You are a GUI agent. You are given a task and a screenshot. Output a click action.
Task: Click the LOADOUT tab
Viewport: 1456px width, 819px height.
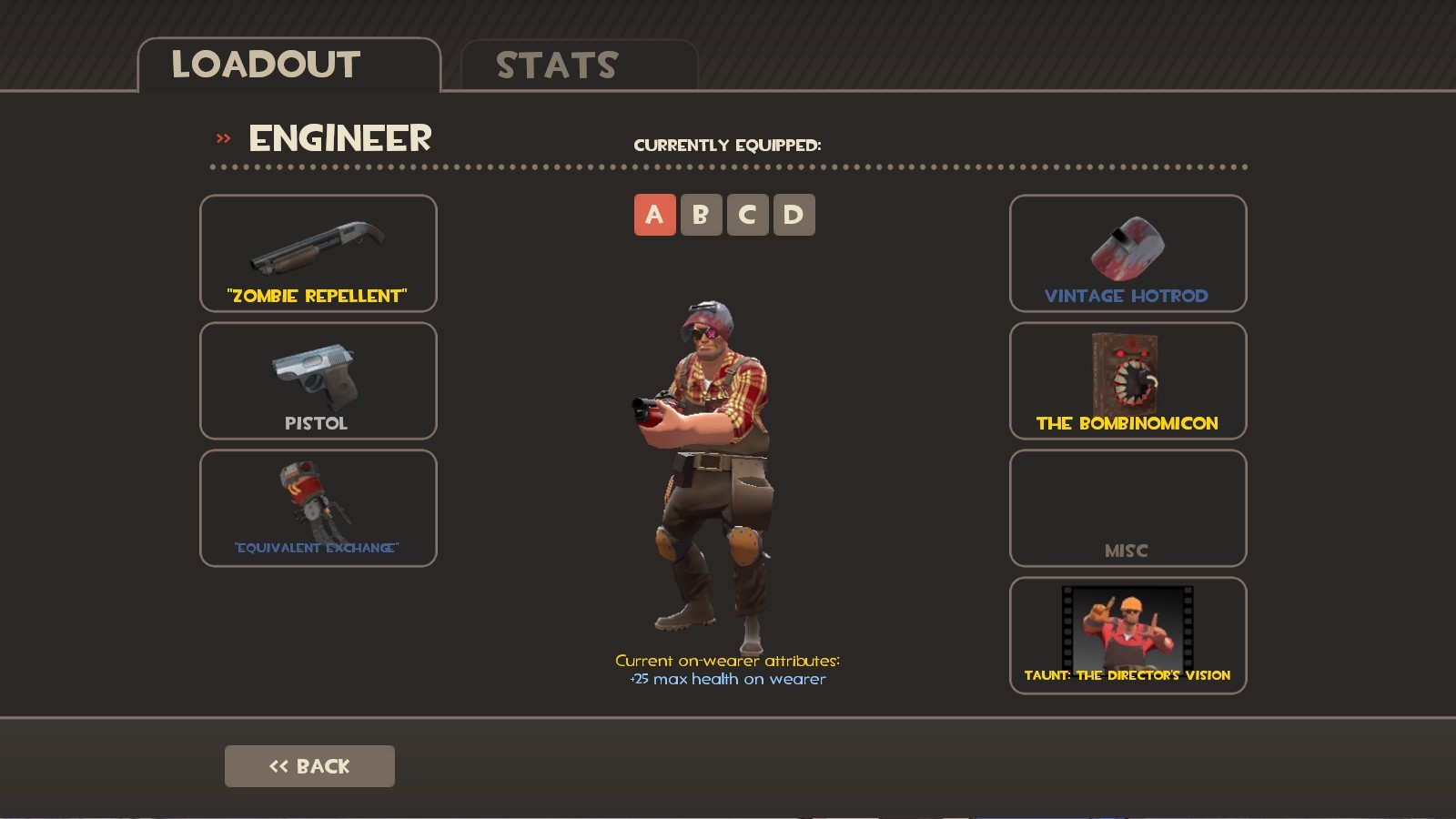point(267,64)
